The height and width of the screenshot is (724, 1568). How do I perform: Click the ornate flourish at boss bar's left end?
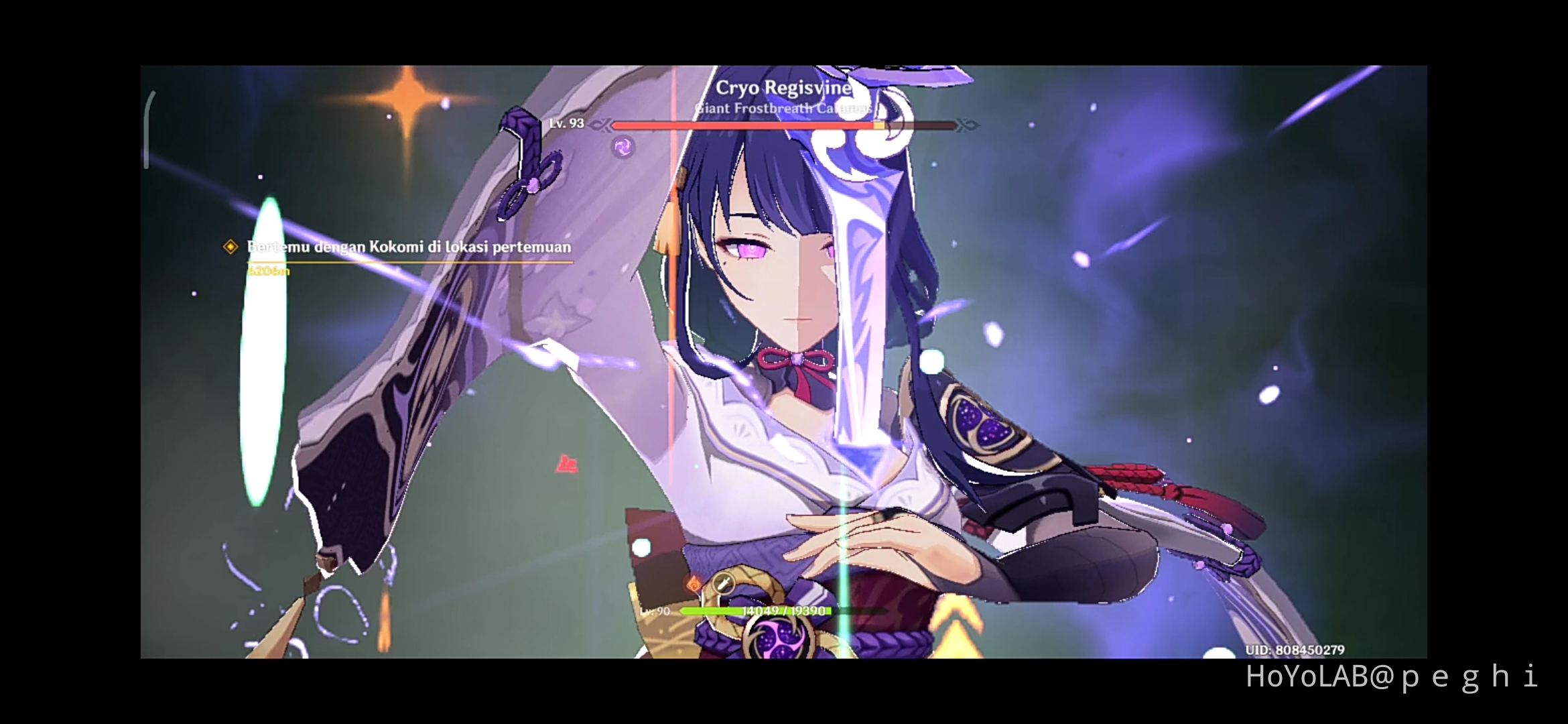tap(601, 125)
